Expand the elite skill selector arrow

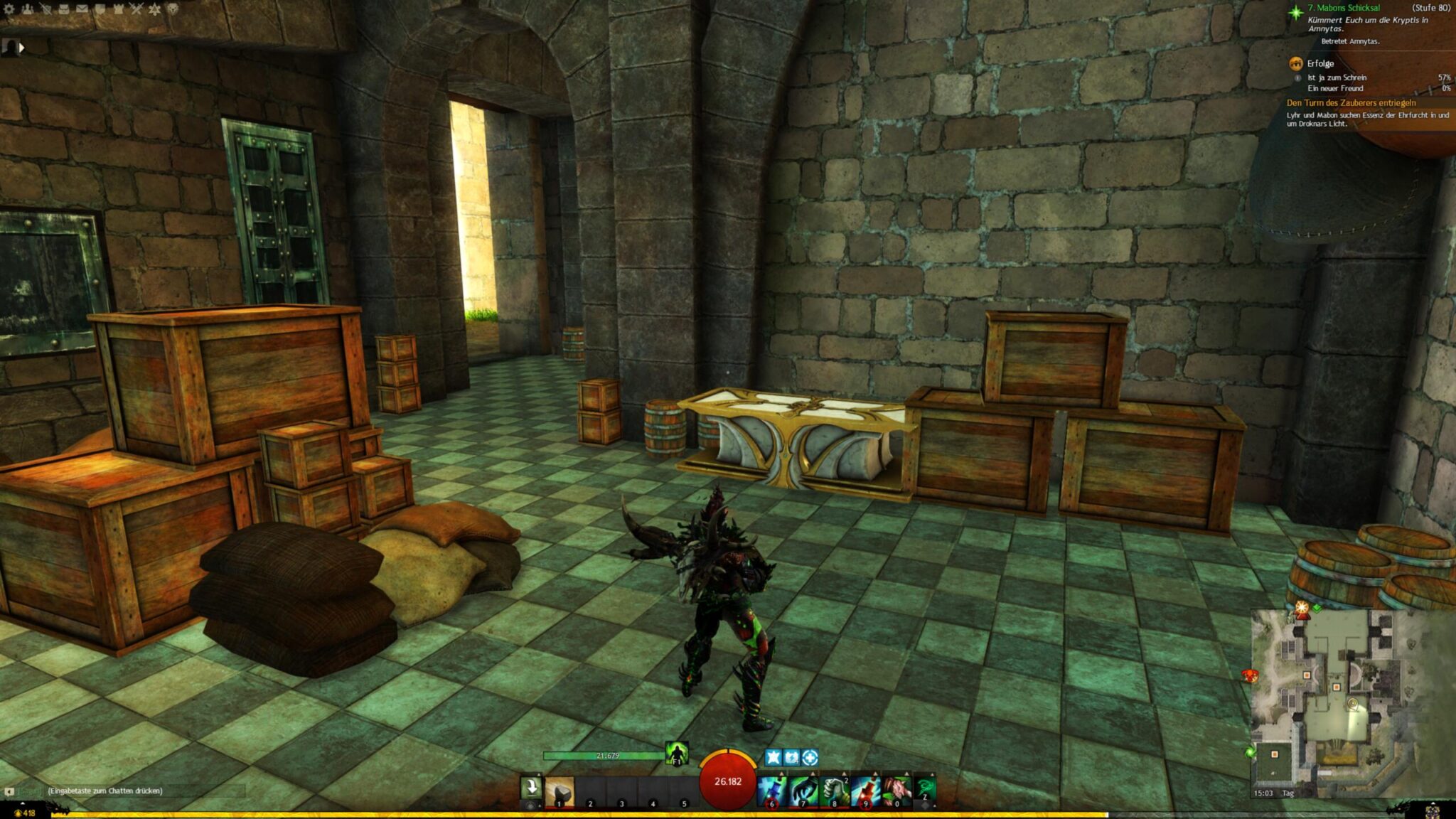pos(906,773)
